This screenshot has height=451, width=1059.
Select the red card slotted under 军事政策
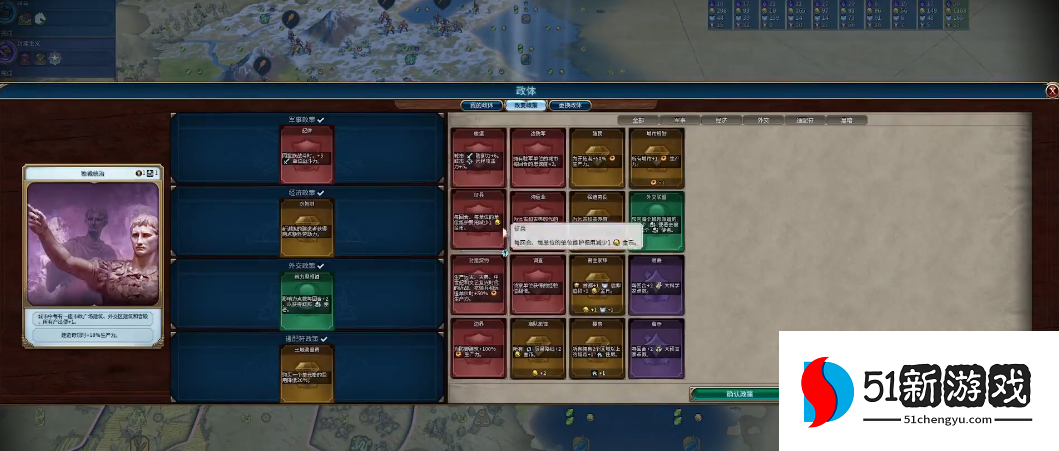[x=306, y=154]
